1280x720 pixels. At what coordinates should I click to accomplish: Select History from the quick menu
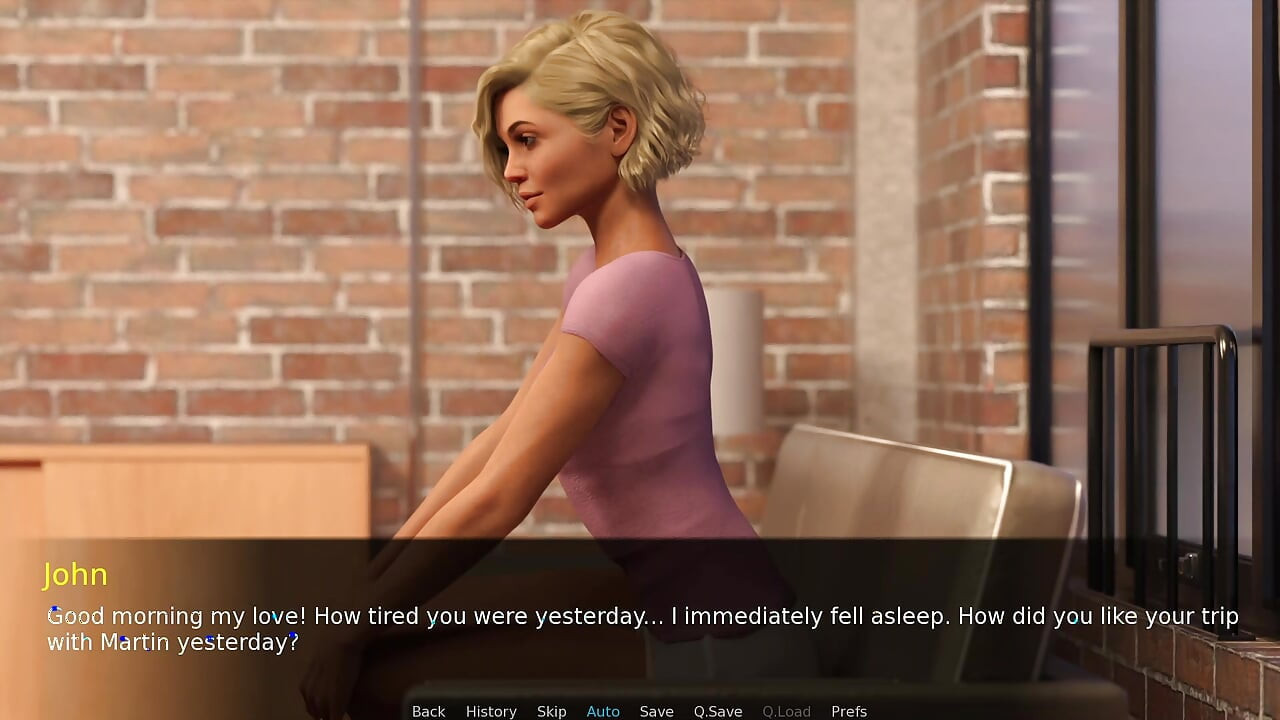491,711
